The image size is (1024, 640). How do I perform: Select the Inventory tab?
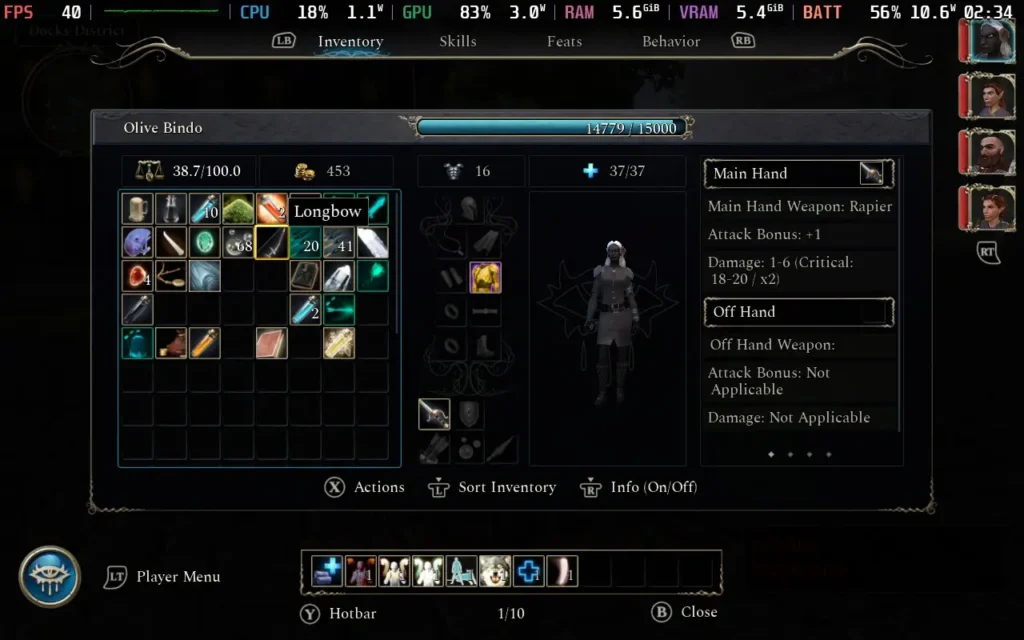coord(350,42)
